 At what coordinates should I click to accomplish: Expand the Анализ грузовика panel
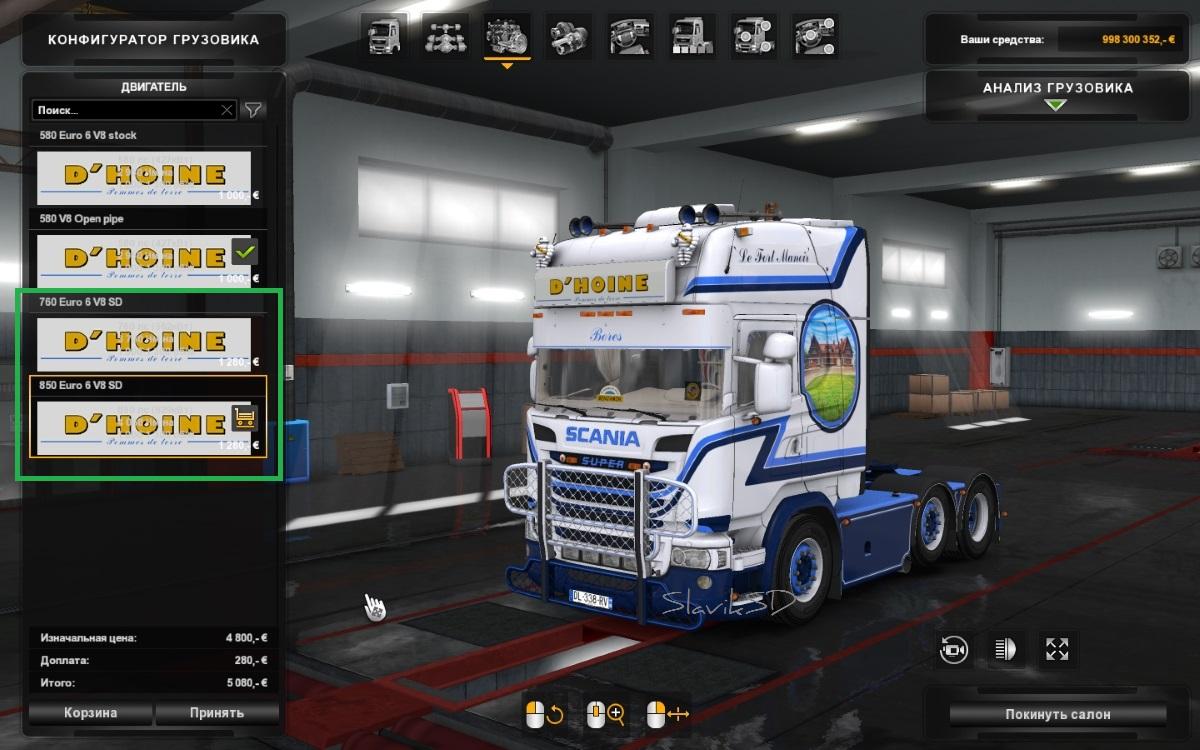pos(1057,95)
